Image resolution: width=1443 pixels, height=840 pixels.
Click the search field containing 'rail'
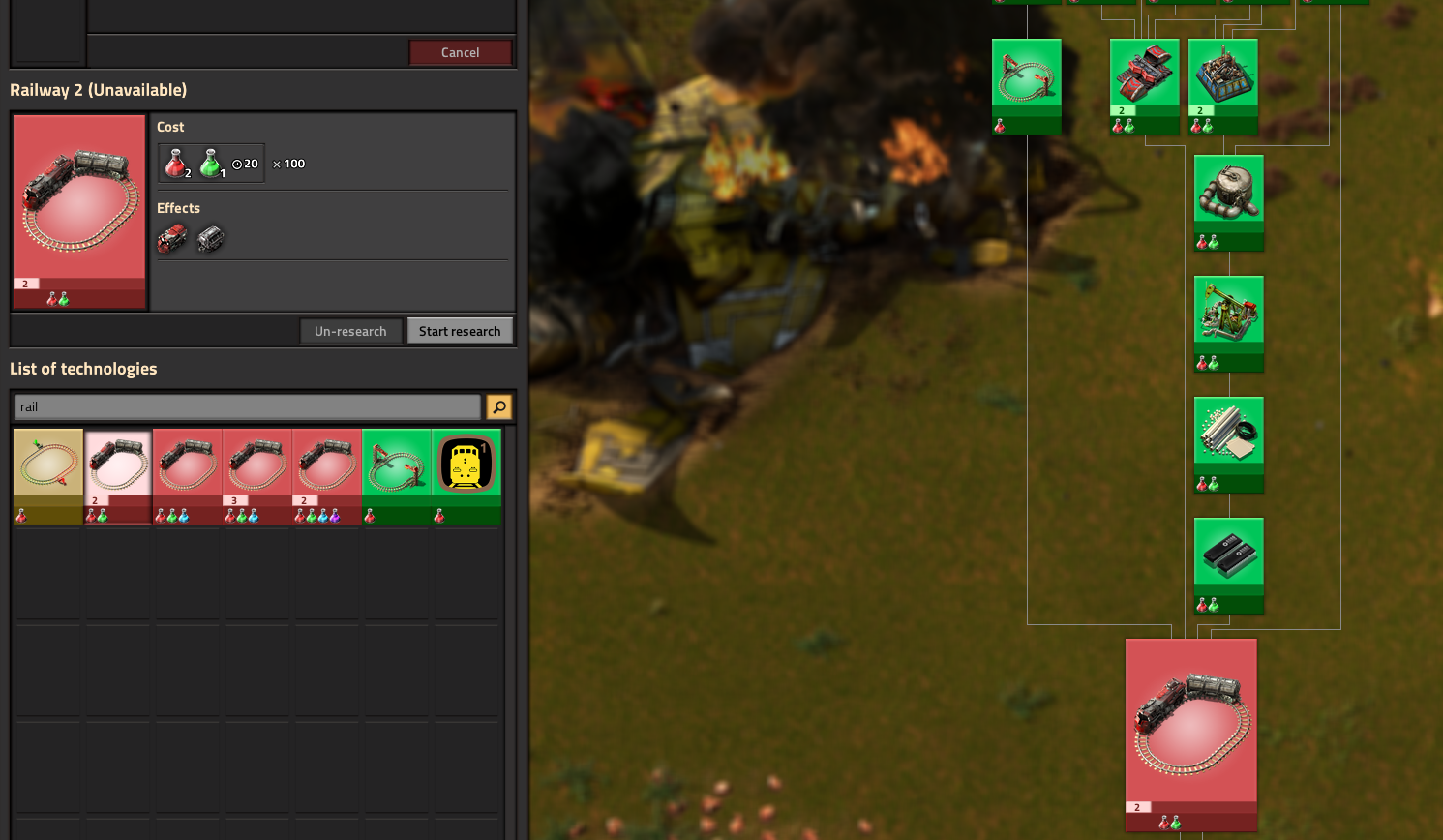247,406
